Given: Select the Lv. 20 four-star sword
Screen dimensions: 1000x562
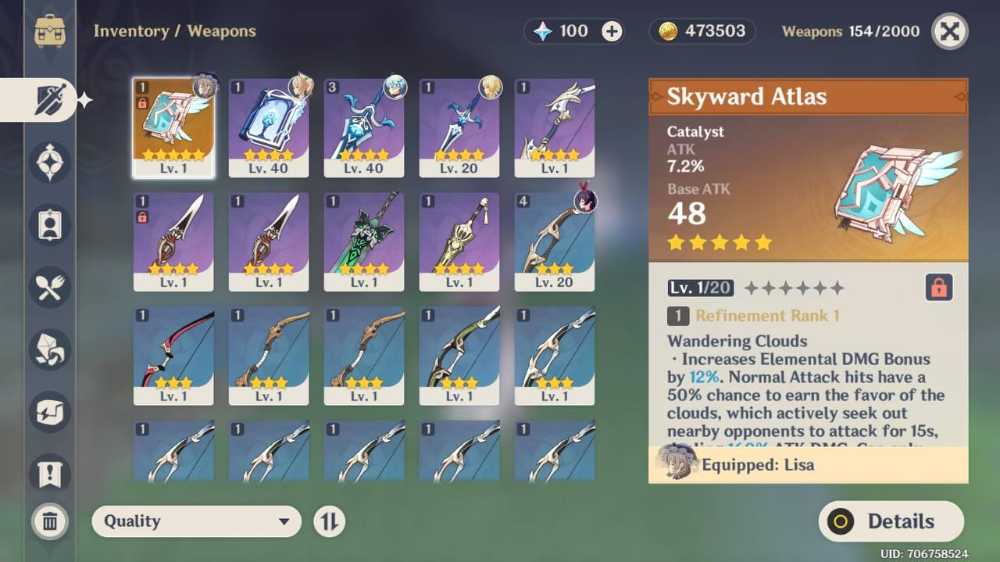Looking at the screenshot, I should click(459, 127).
